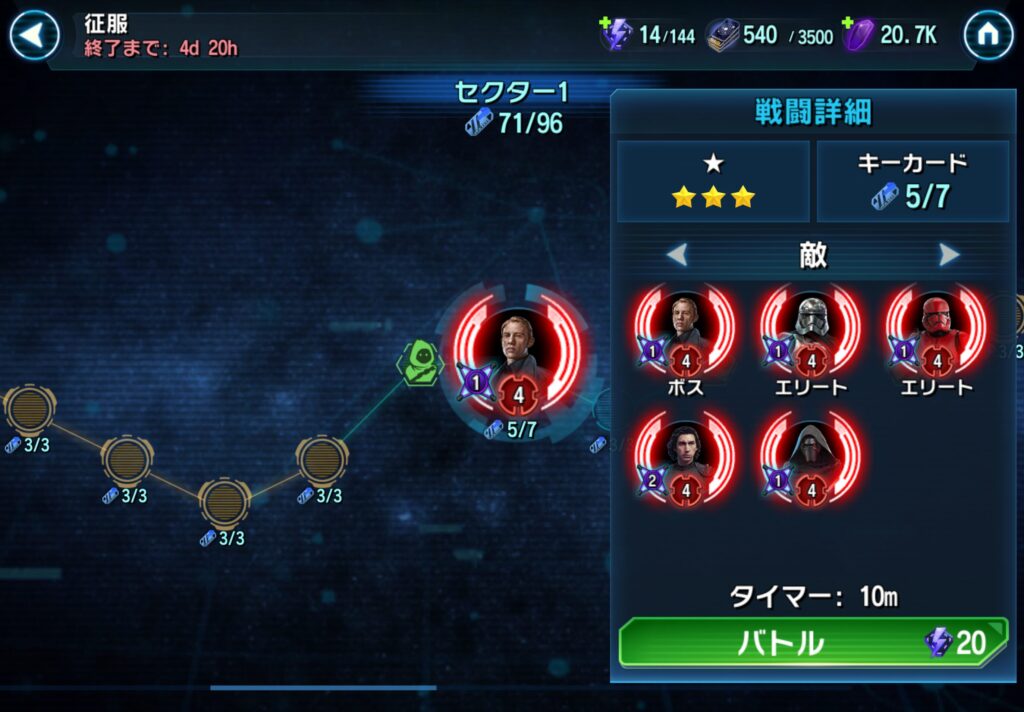Select the green hooded figure map node
The image size is (1024, 712).
(420, 362)
